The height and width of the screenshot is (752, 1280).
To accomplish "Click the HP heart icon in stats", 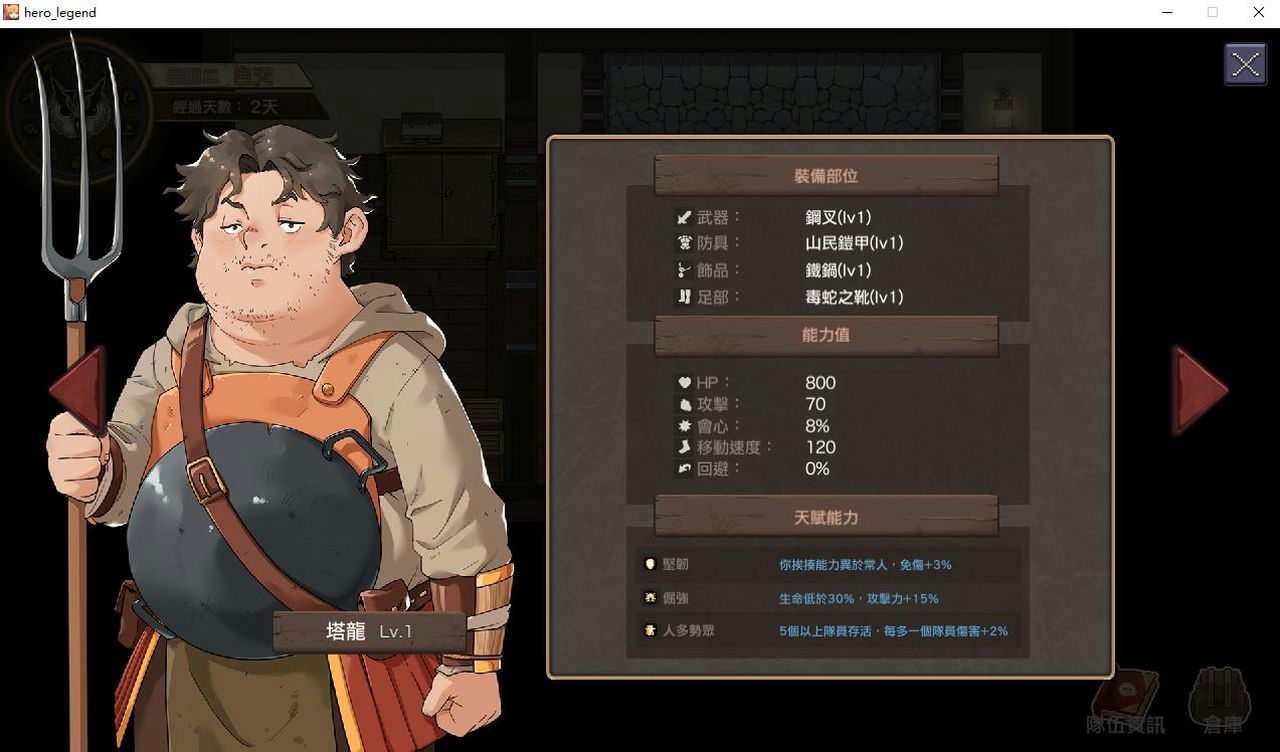I will 683,382.
